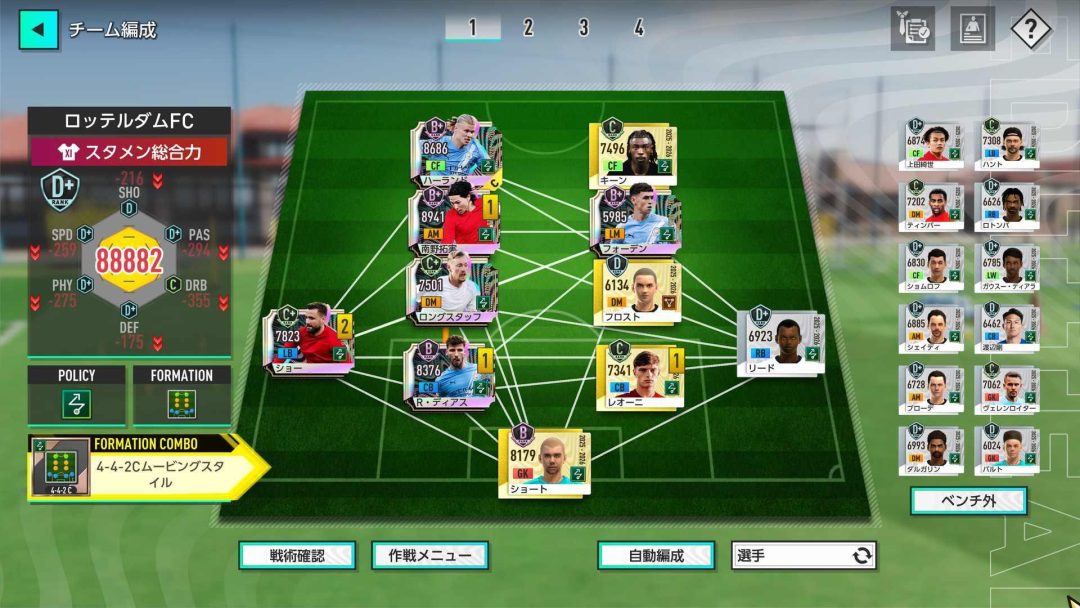Go back from チーム編成 screen

tap(38, 29)
